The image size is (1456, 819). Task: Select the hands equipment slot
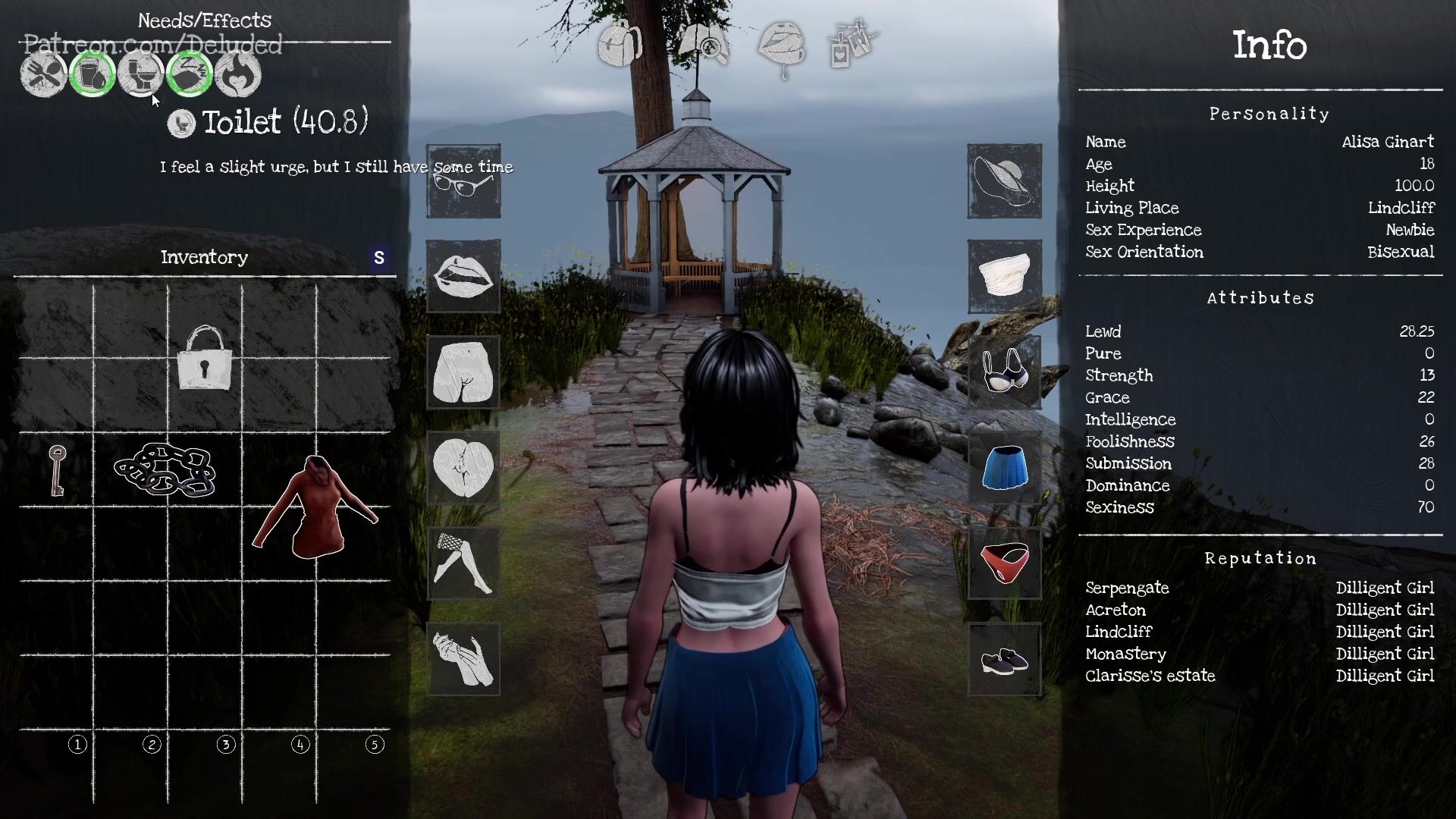[x=463, y=660]
